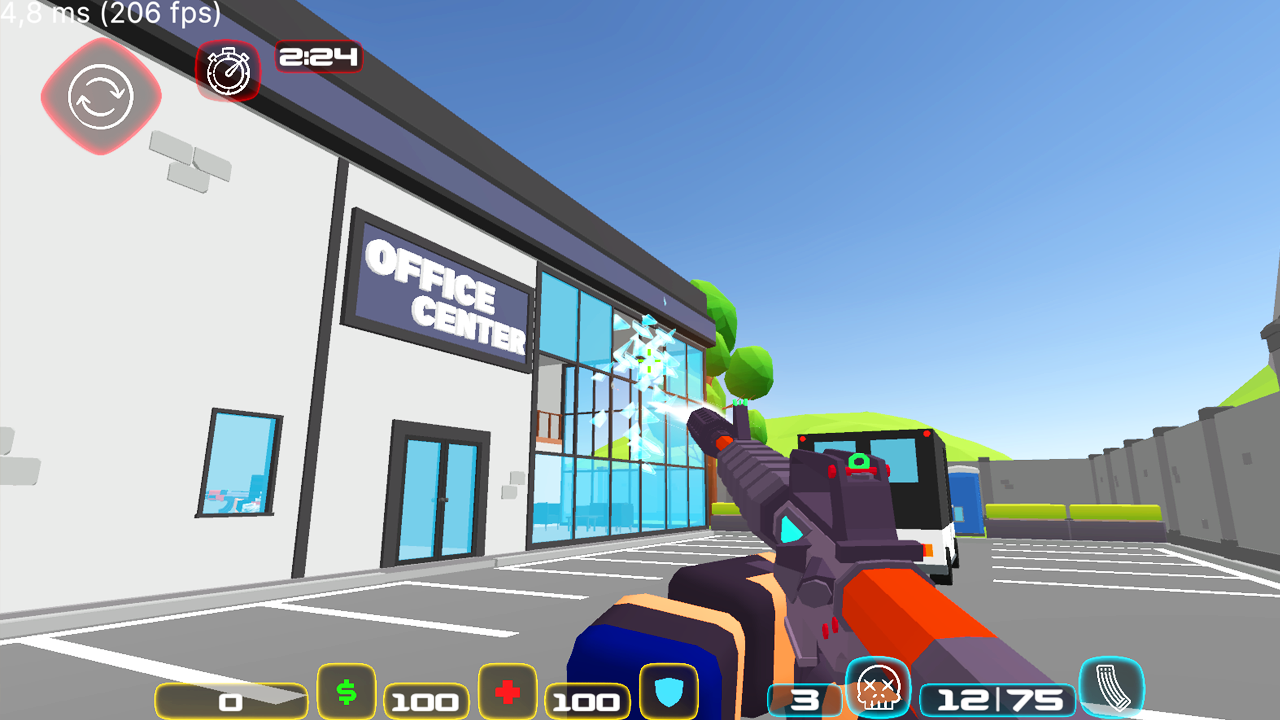Click the health bar showing 100
1280x720 pixels.
click(588, 700)
